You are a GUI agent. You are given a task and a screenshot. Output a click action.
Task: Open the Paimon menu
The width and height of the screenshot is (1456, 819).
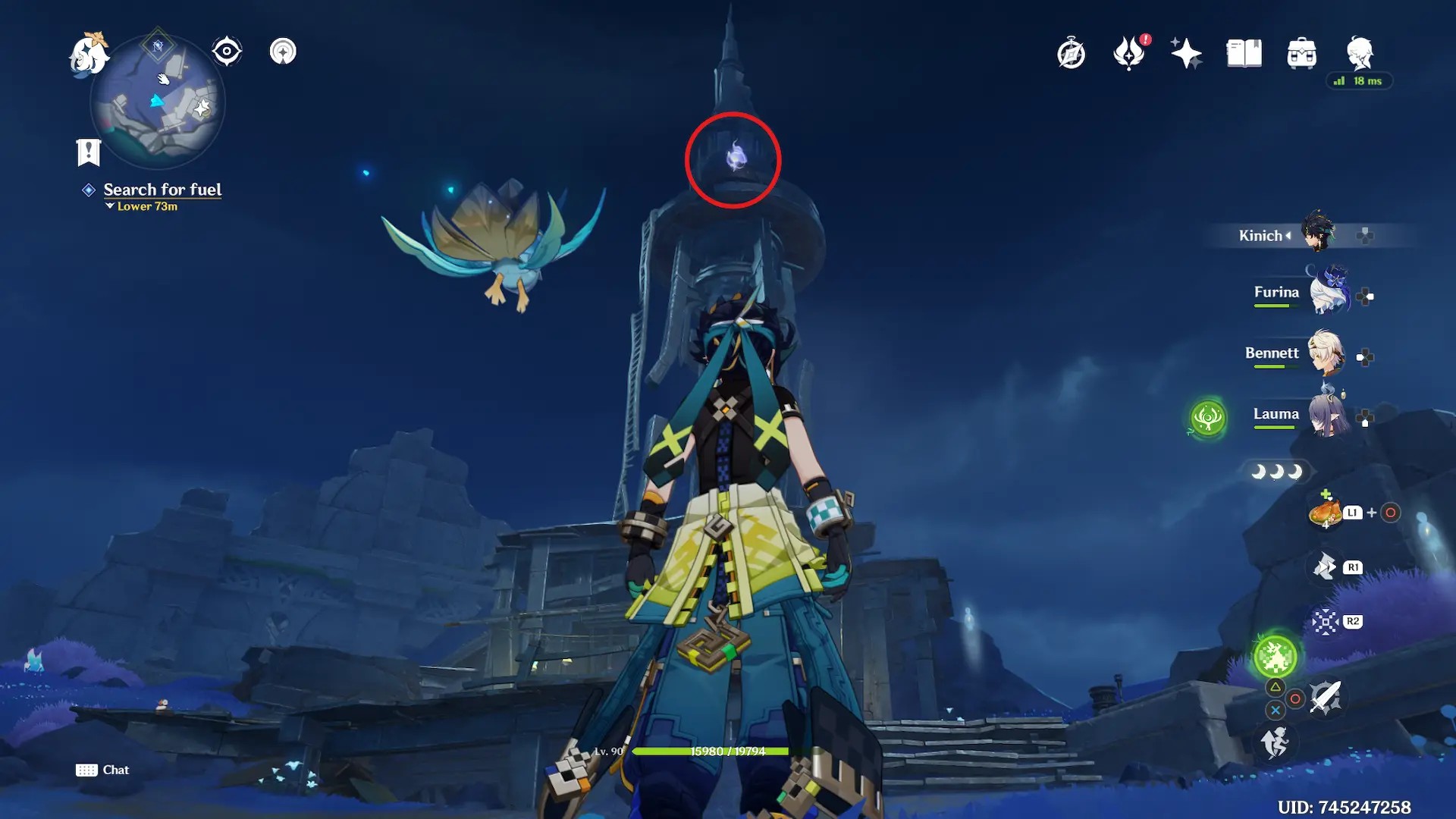click(88, 55)
